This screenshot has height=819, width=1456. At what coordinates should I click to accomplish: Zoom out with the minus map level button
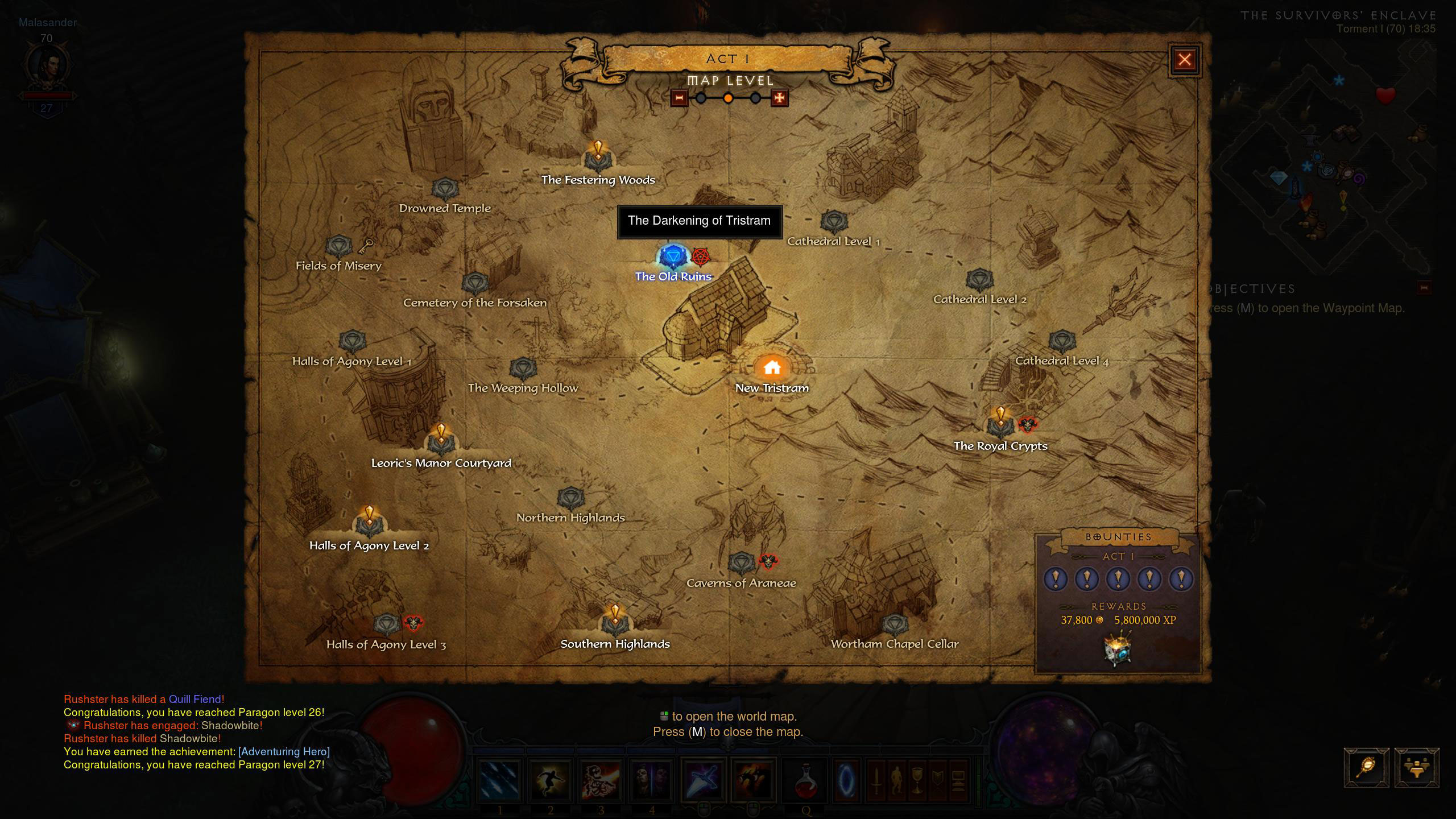pos(679,98)
